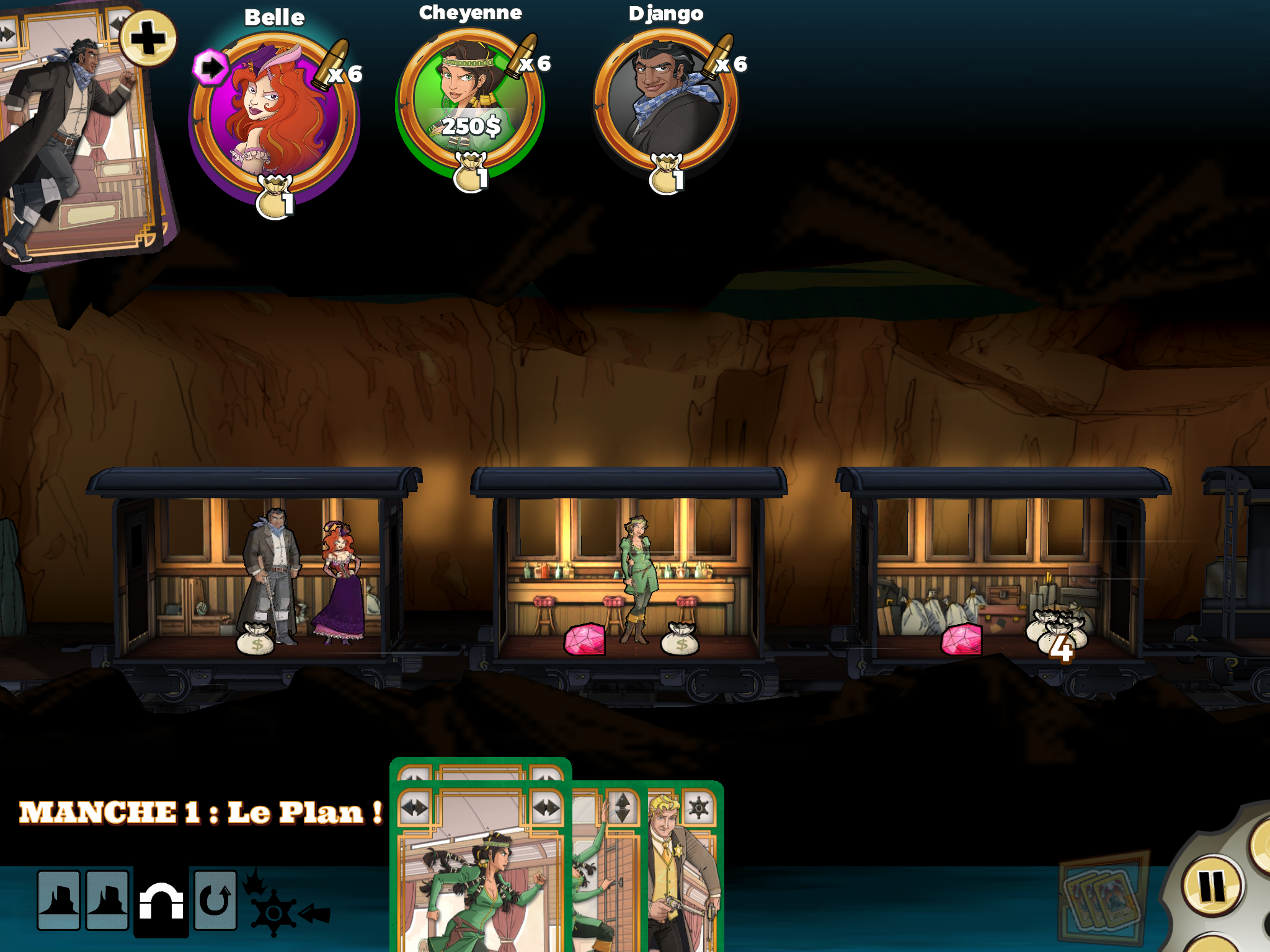The image size is (1270, 952).
Task: Pause the game with the revolver button
Action: point(1212,886)
